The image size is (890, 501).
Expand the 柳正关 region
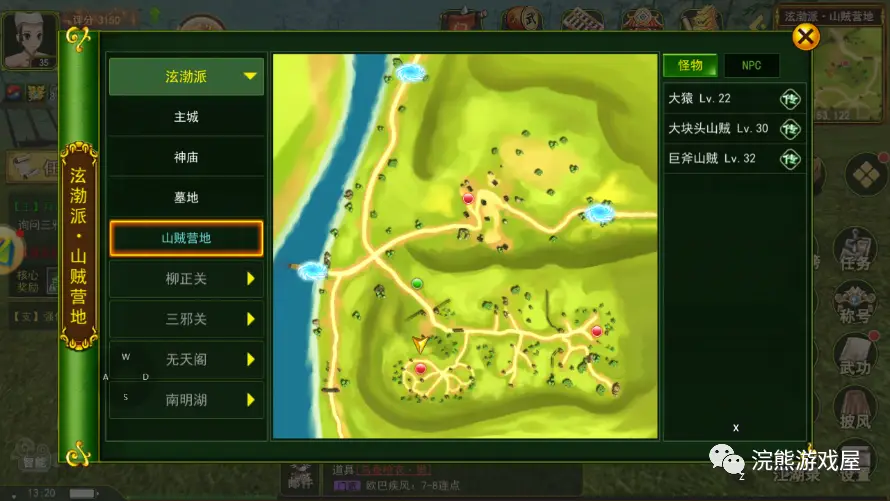tap(186, 278)
